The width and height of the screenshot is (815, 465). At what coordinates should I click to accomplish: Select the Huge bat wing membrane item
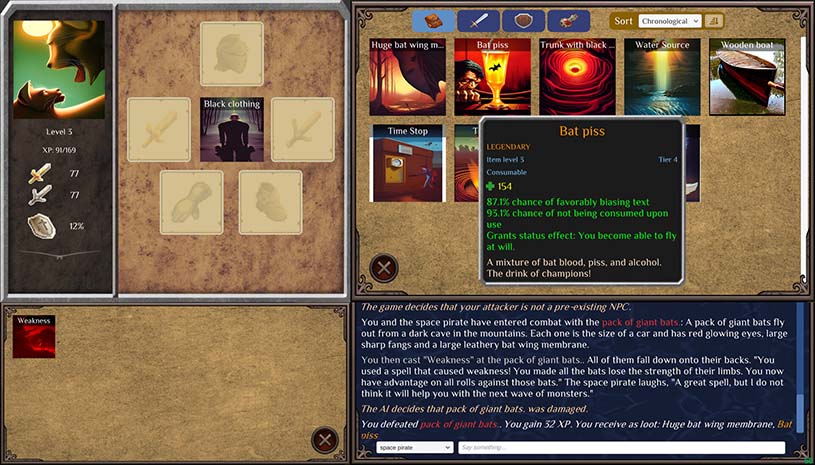pyautogui.click(x=407, y=78)
